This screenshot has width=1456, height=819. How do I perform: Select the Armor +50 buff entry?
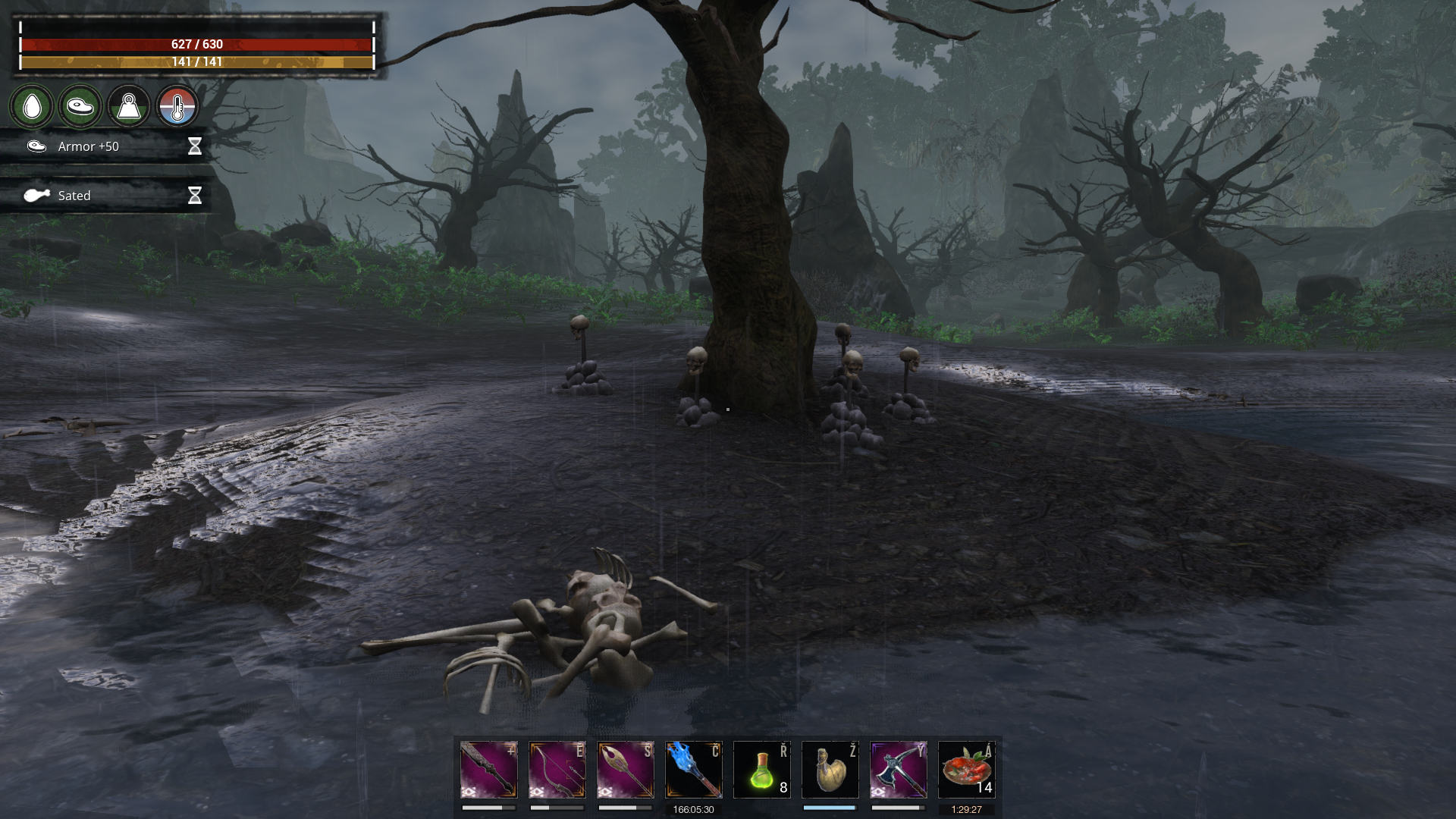[x=106, y=146]
